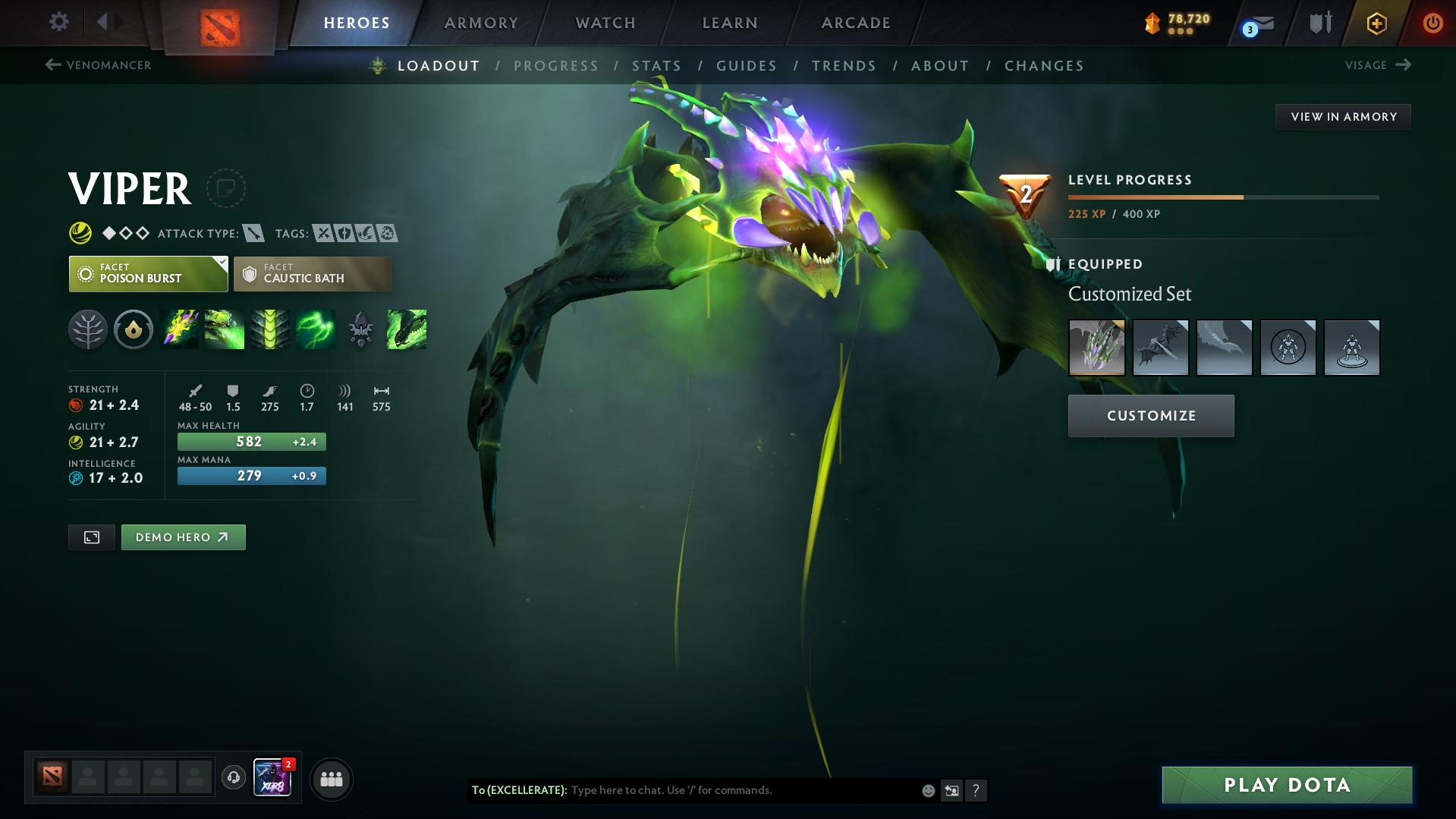Select the first Customized Set item thumbnail
This screenshot has width=1456, height=819.
(1096, 348)
